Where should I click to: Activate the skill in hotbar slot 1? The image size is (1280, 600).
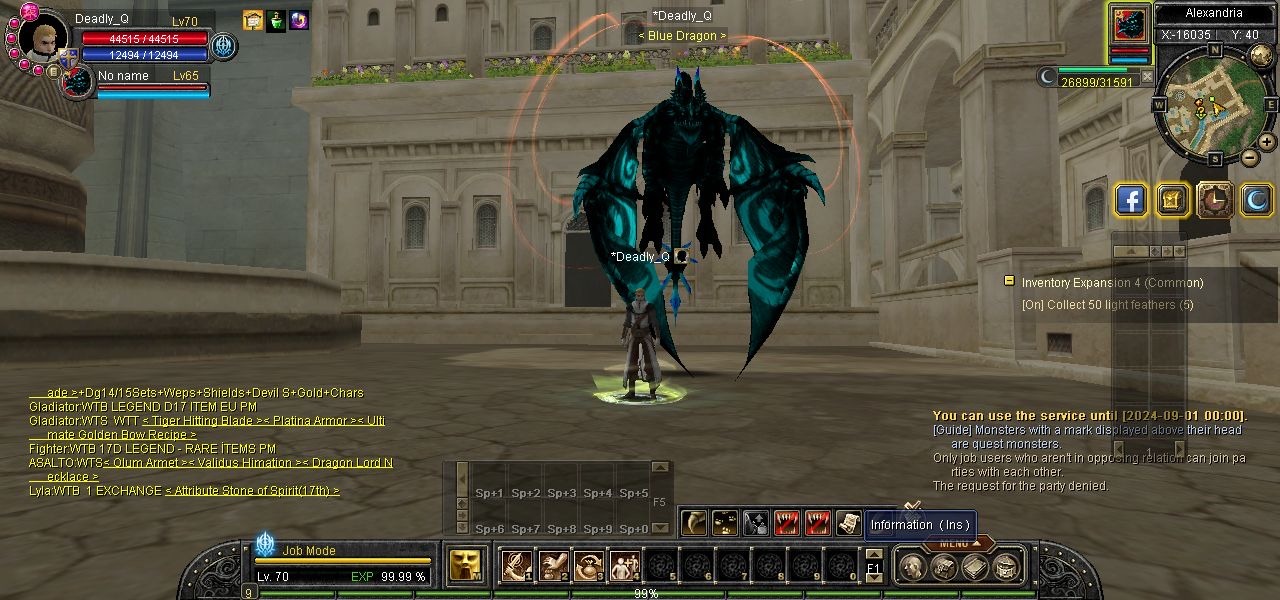pos(516,566)
